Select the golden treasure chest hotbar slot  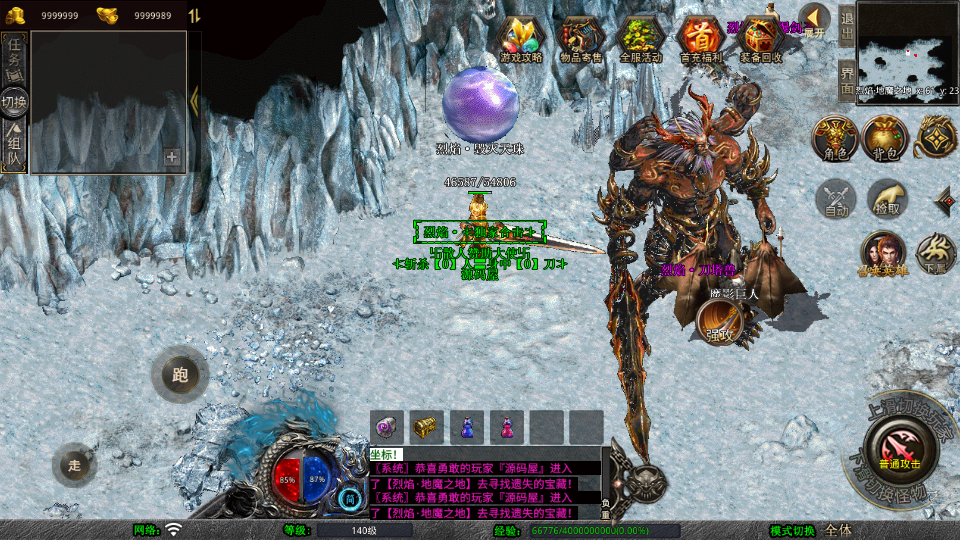[427, 427]
